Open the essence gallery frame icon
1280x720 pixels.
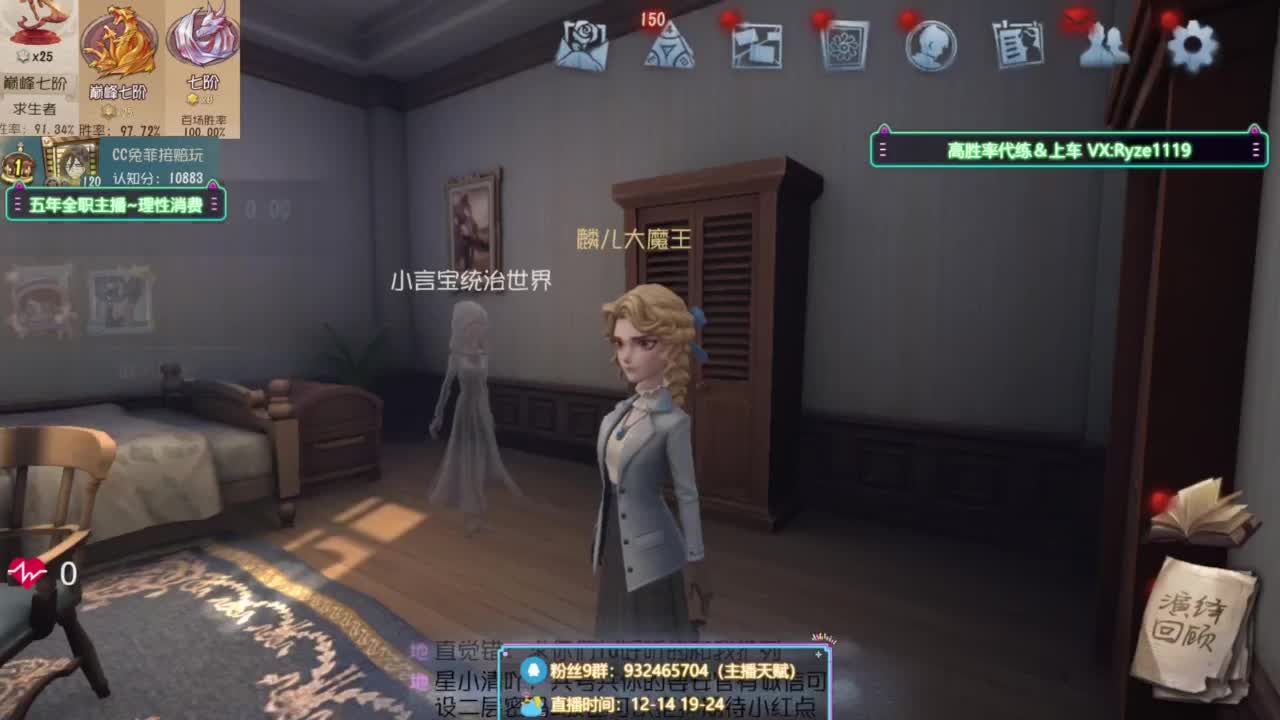845,45
